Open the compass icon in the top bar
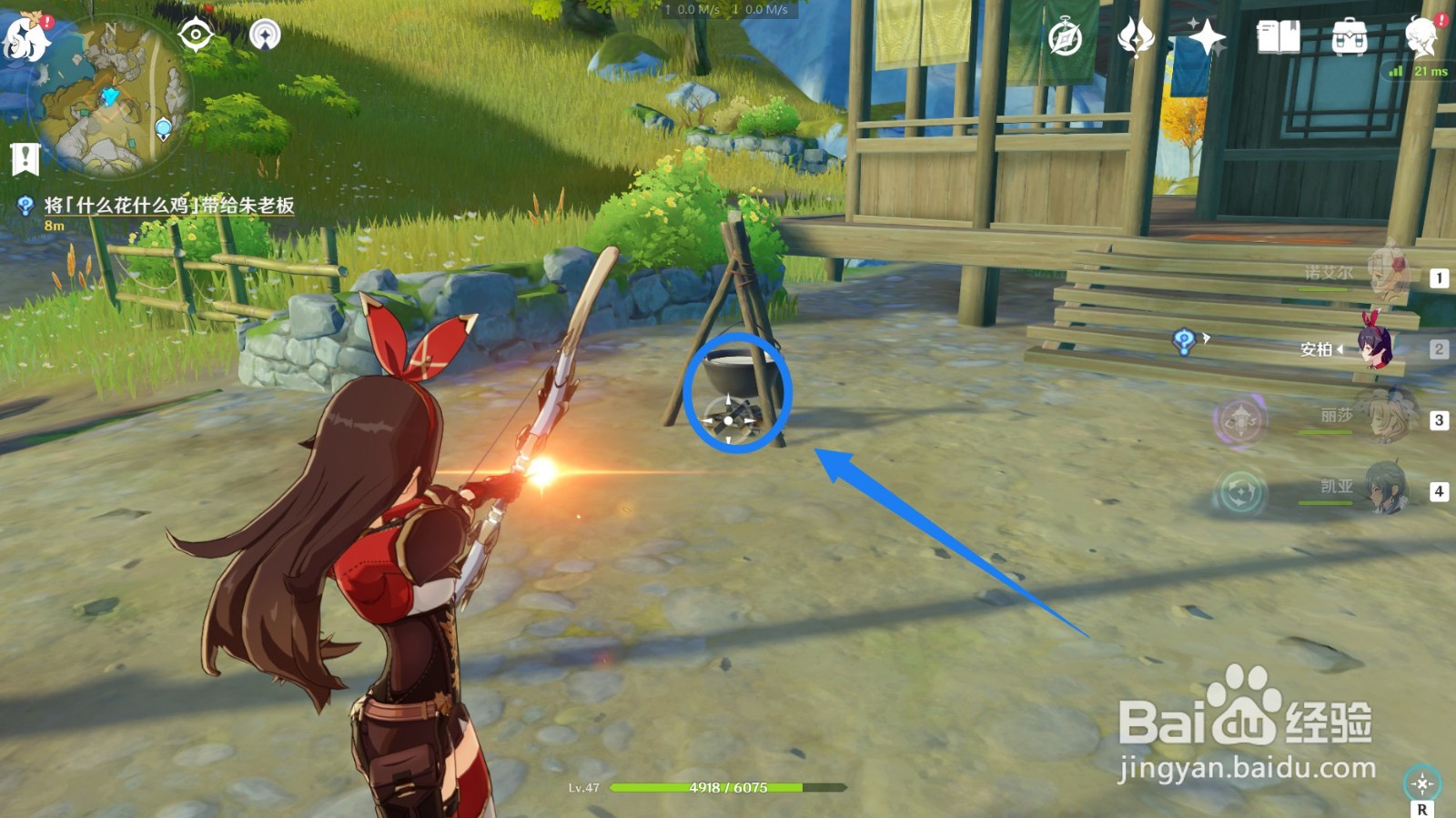Image resolution: width=1456 pixels, height=818 pixels. point(1065,38)
